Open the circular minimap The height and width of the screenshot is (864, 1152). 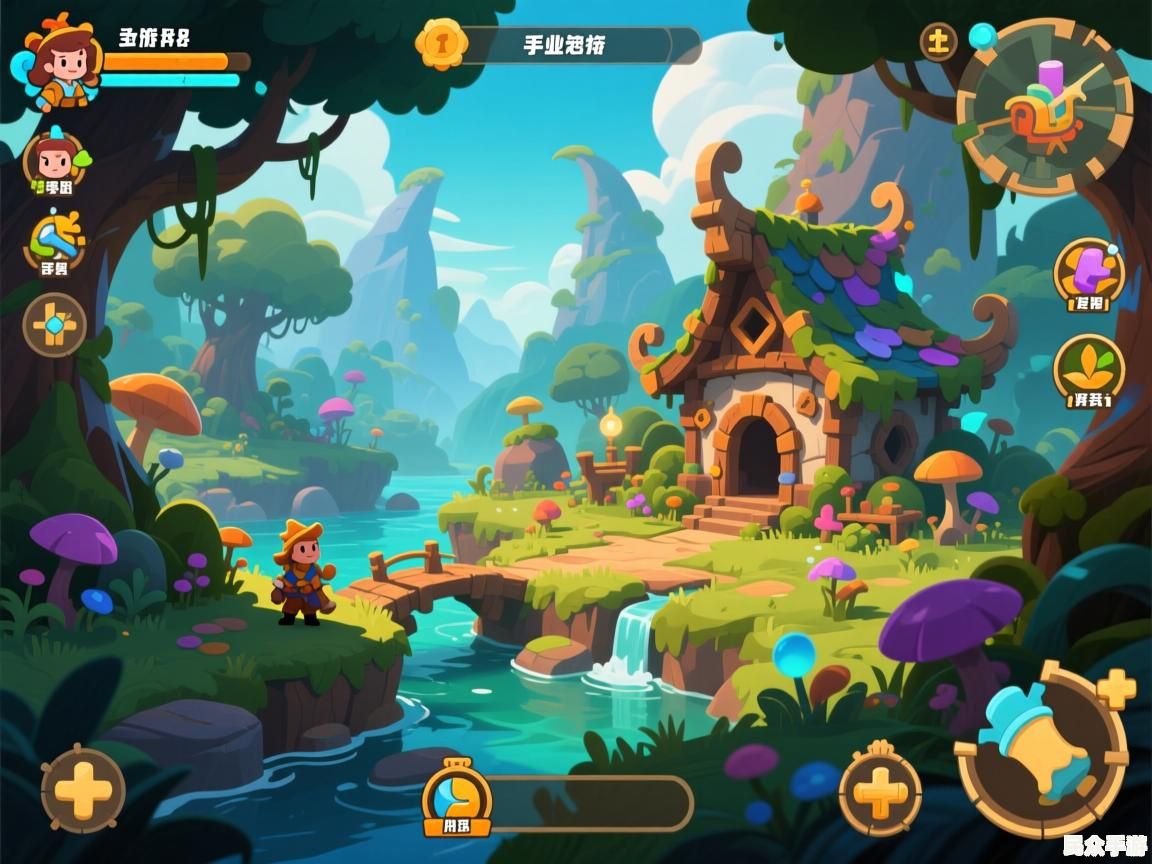click(x=1044, y=106)
